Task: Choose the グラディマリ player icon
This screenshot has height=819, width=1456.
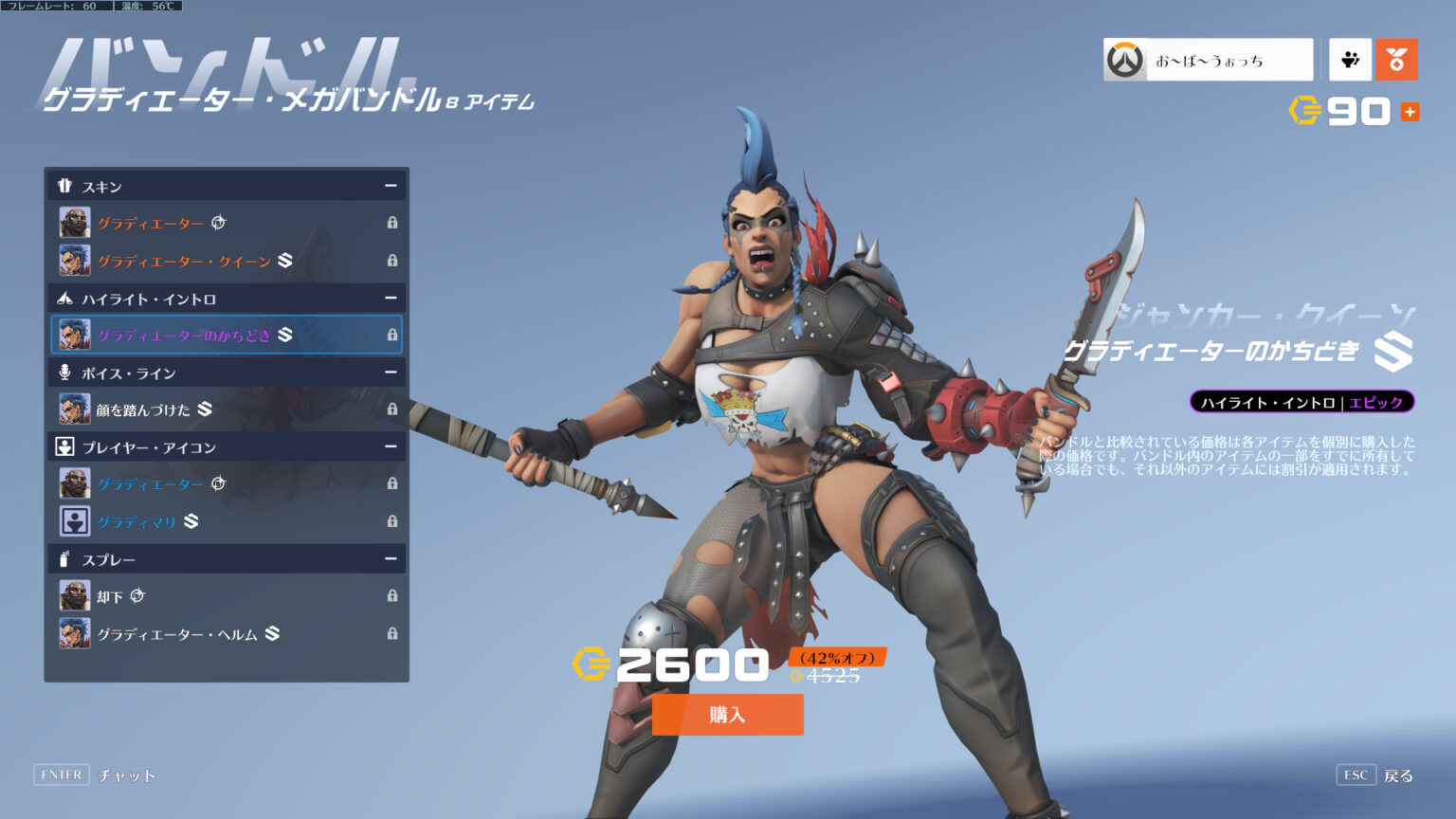Action: pos(227,521)
